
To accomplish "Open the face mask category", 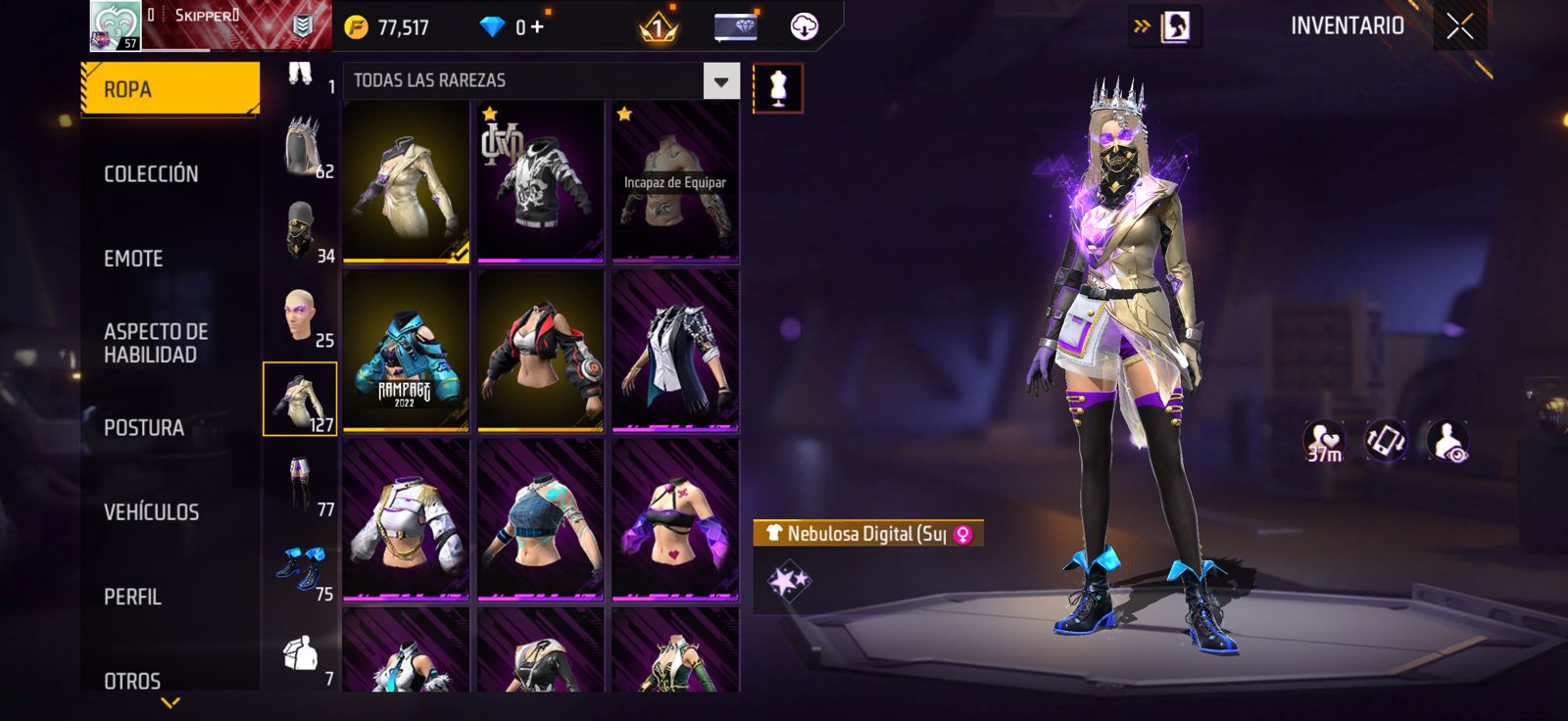I will click(302, 231).
